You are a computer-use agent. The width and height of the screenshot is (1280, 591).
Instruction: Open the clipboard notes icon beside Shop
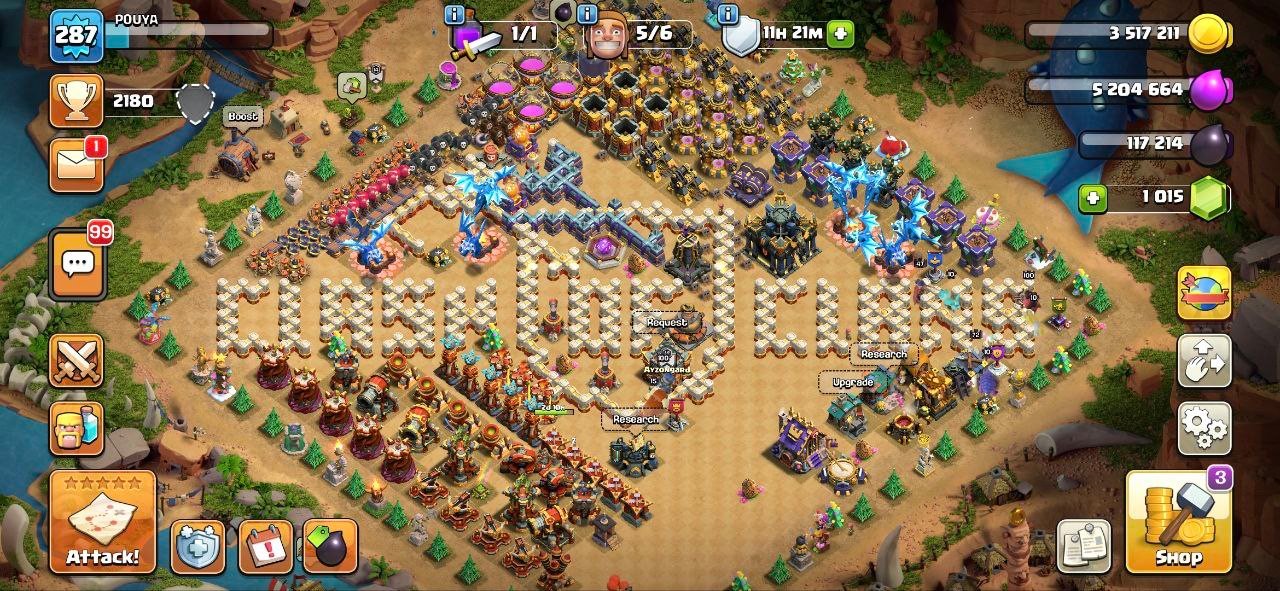(x=1085, y=547)
